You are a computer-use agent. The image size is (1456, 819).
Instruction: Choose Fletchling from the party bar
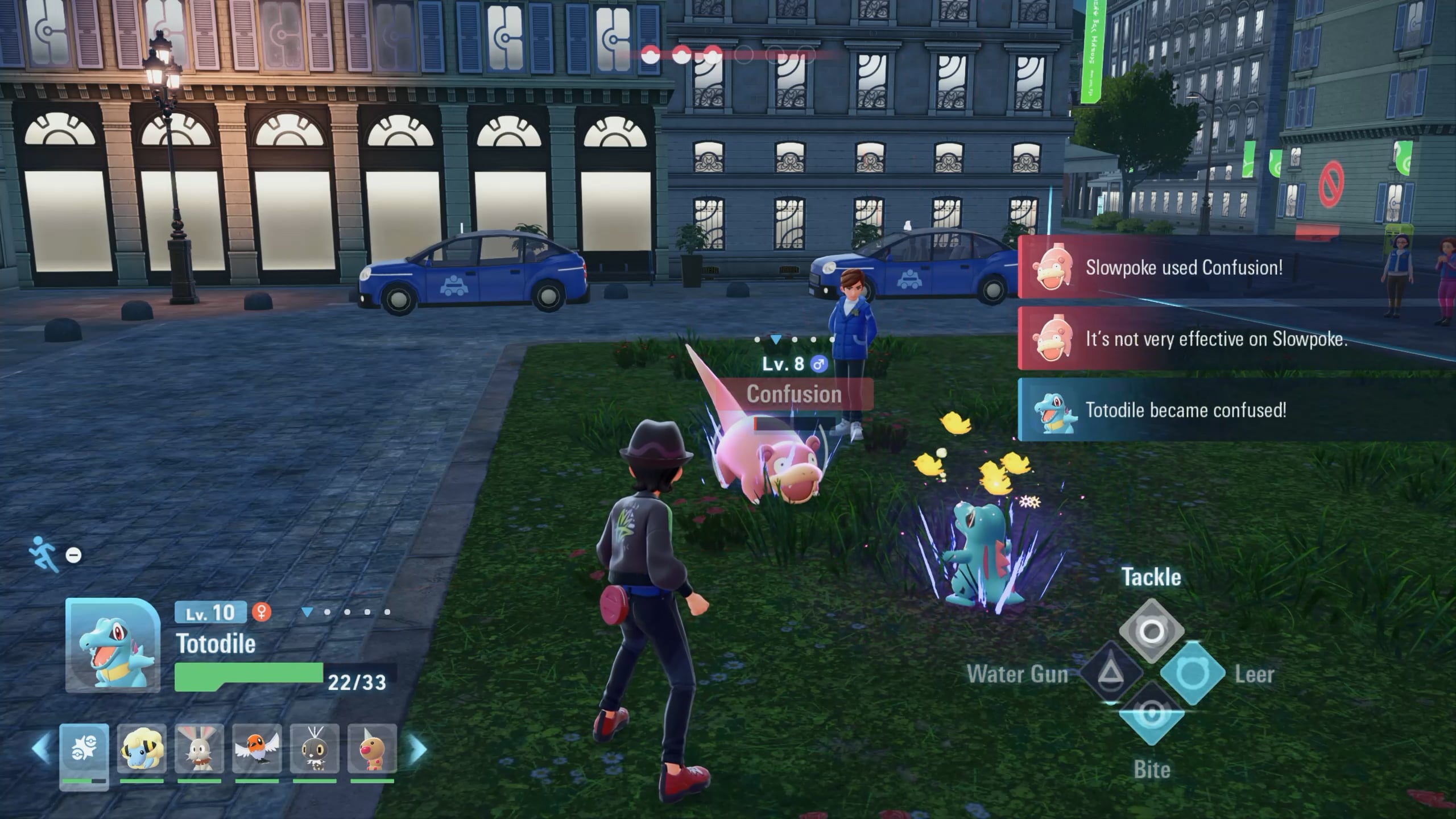tap(257, 750)
